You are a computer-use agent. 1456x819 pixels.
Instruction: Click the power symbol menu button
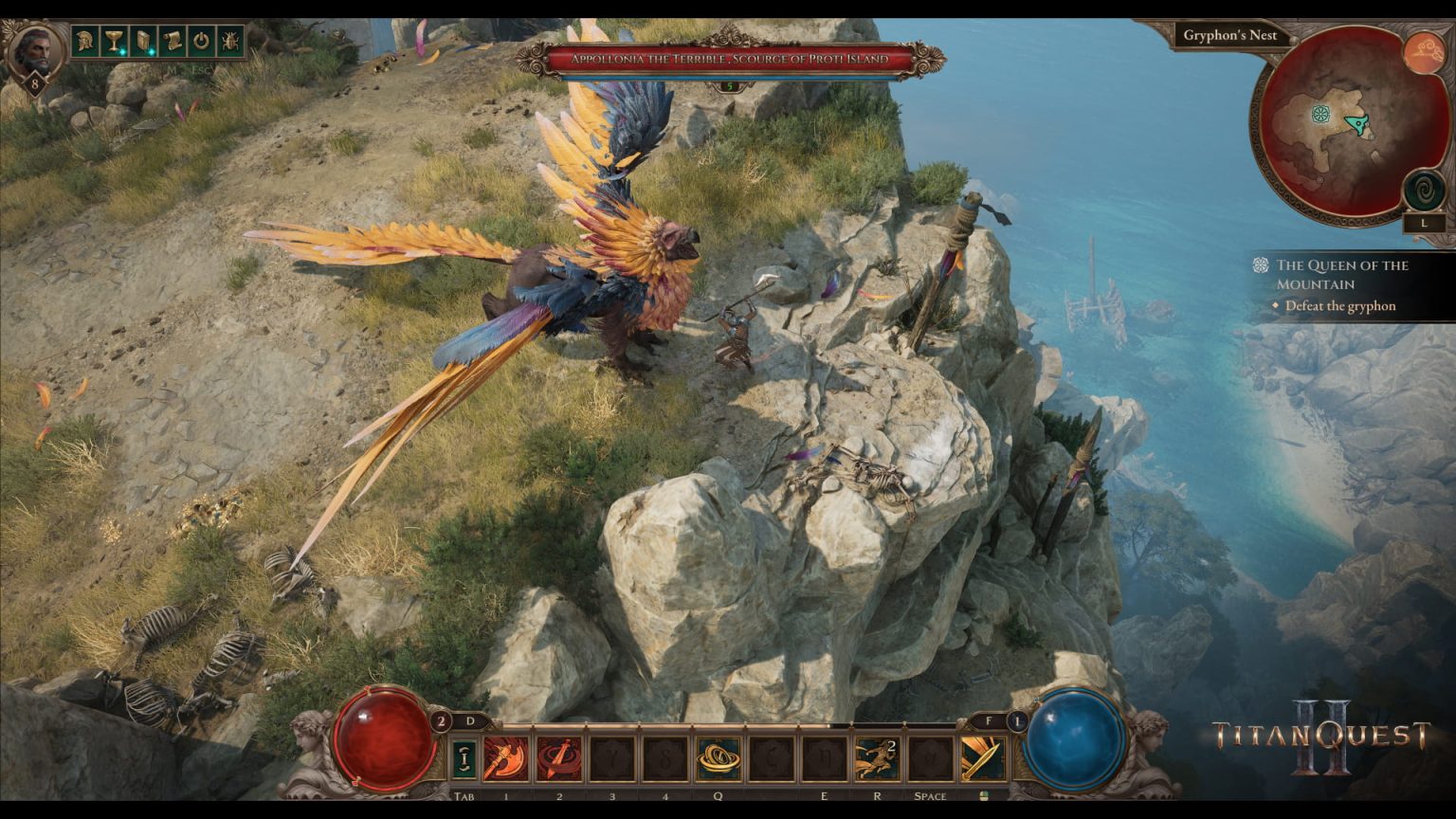point(201,41)
